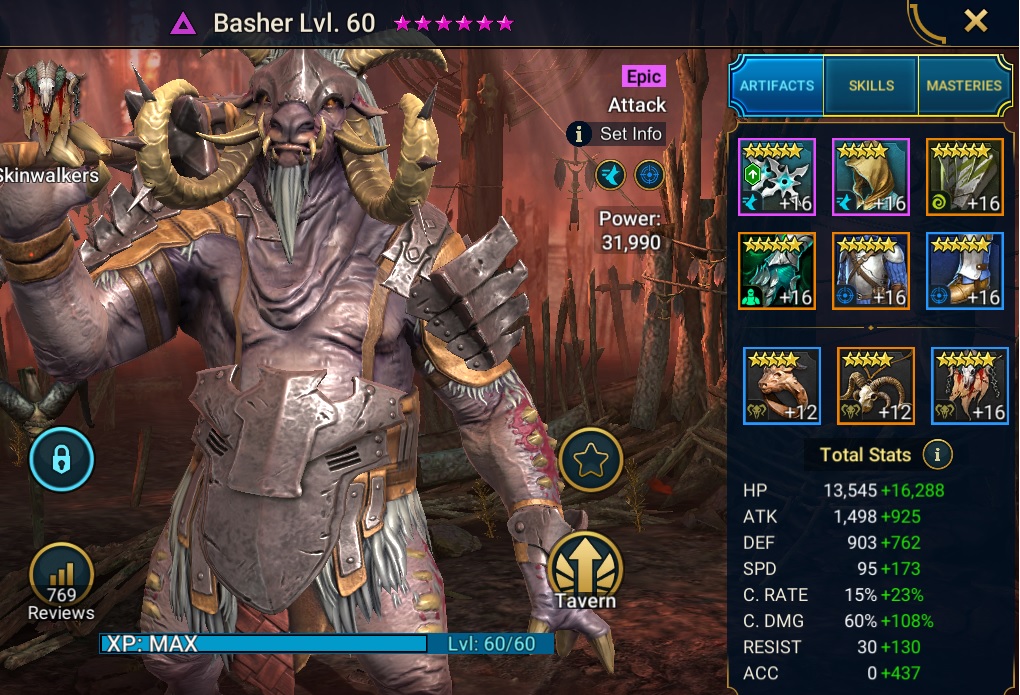Show Set Info details

[x=617, y=134]
